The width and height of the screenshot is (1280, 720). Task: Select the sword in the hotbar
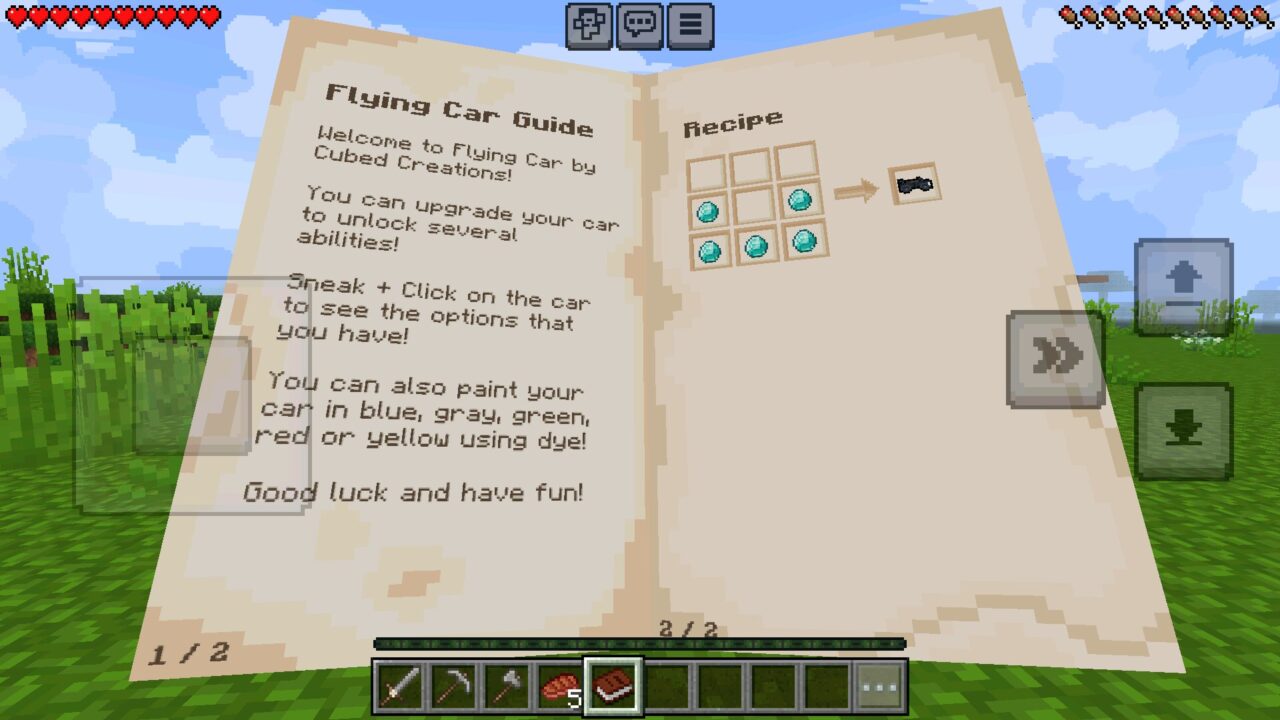[x=399, y=688]
